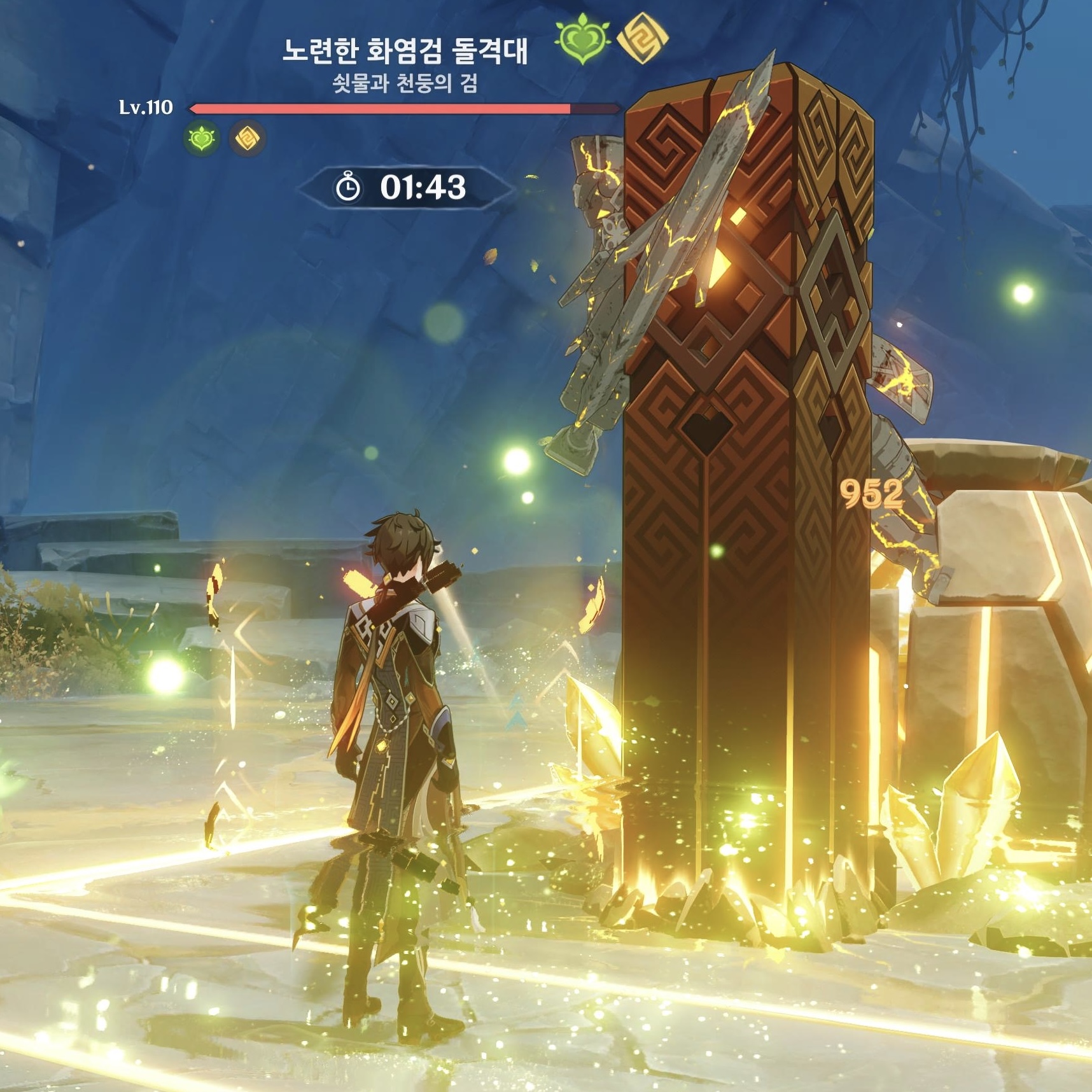The image size is (1092, 1092).
Task: Click the gold Geo icon beside the boss name
Action: click(x=643, y=39)
